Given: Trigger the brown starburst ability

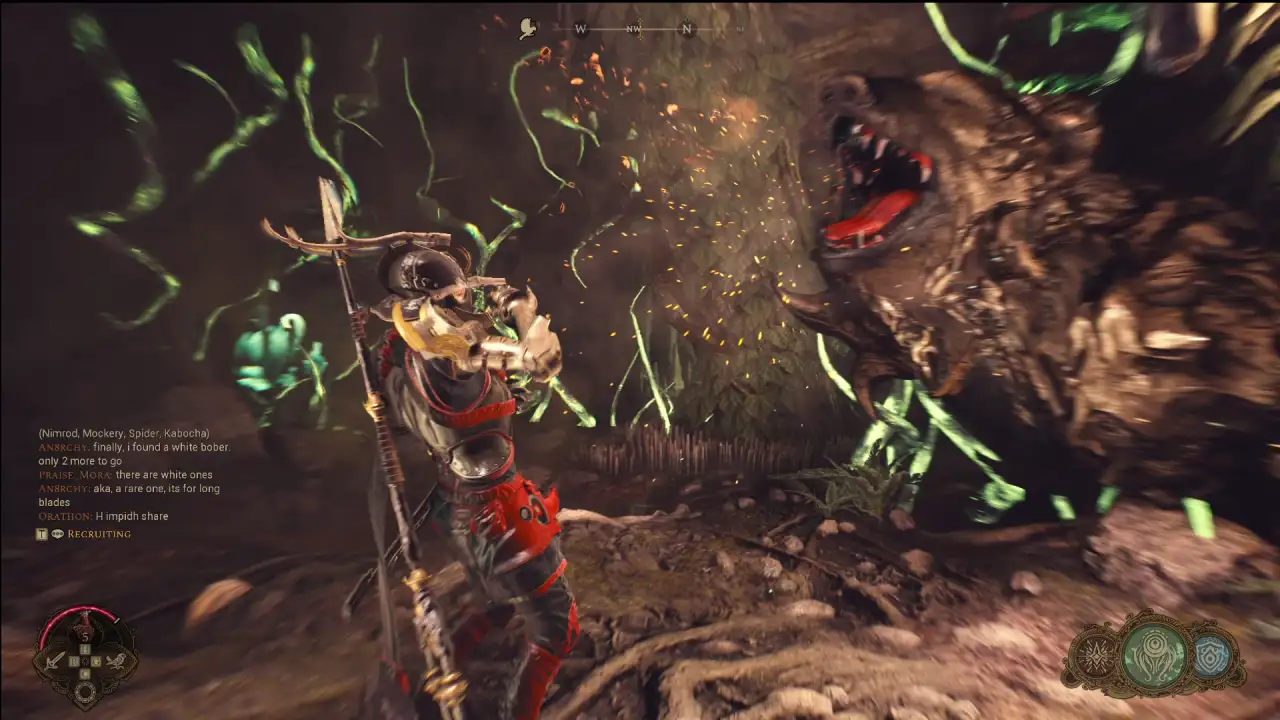Looking at the screenshot, I should click(1097, 658).
